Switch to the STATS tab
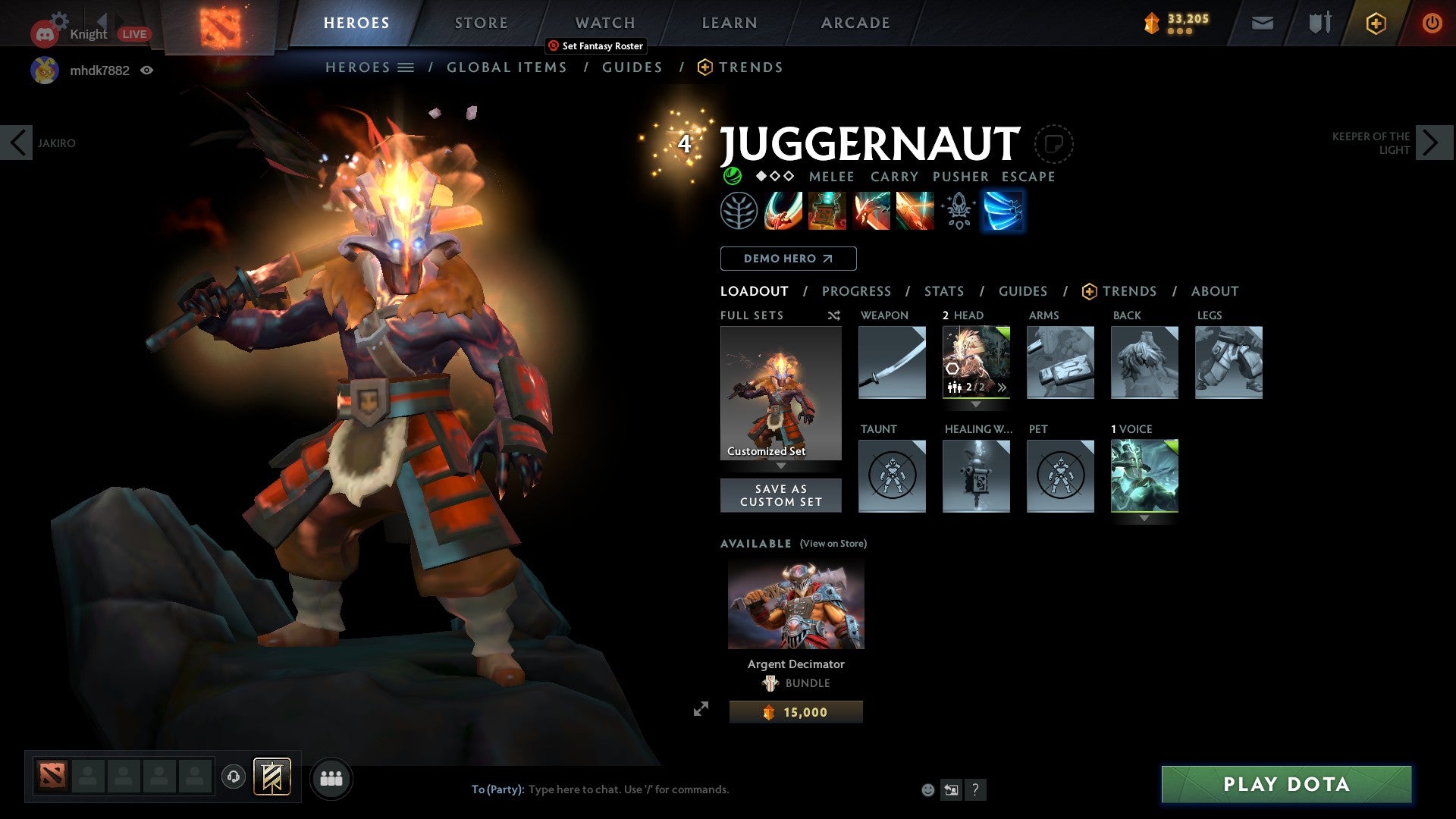Screen dimensions: 1456x819 coord(944,291)
